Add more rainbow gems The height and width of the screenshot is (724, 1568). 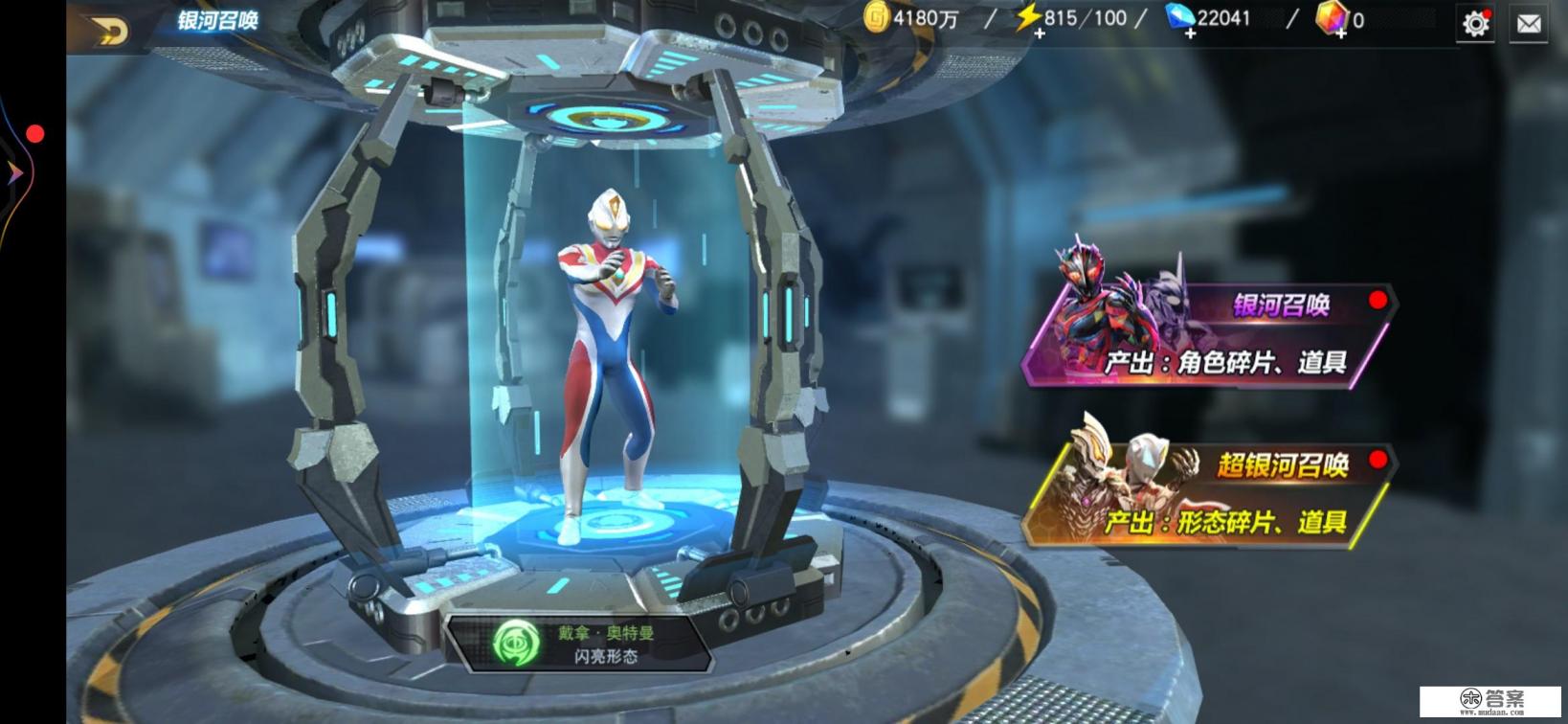point(1341,34)
